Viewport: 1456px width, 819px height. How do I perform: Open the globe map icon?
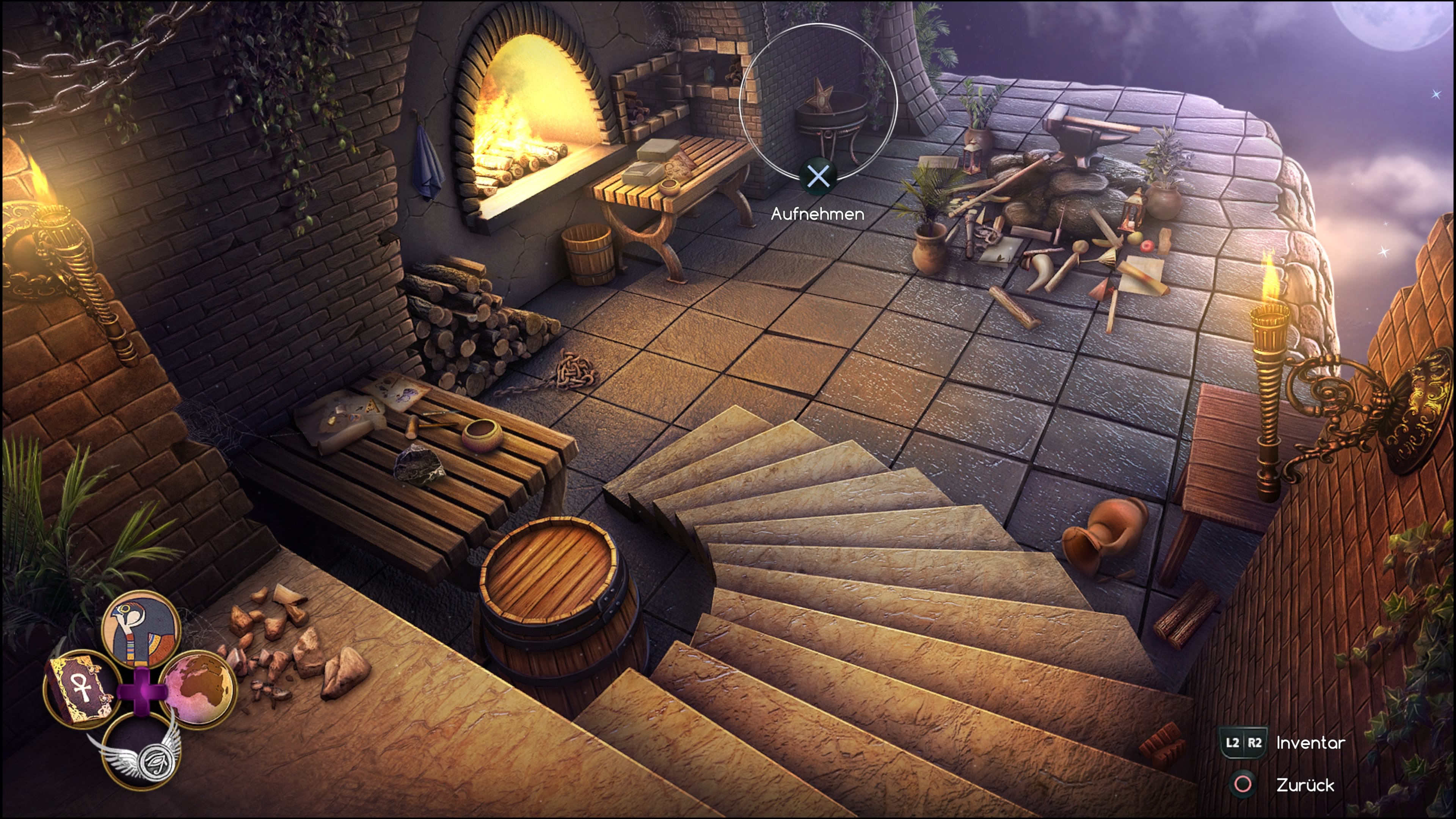[198, 689]
